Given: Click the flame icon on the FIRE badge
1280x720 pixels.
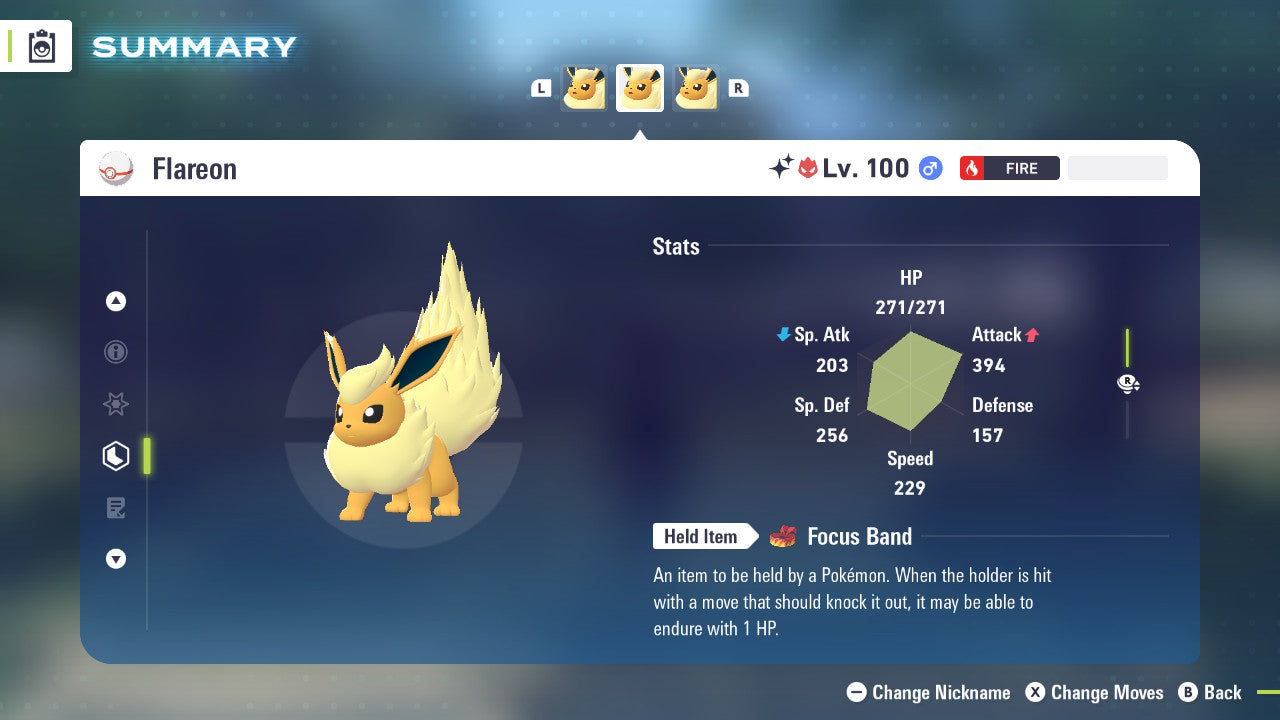Looking at the screenshot, I should (972, 168).
